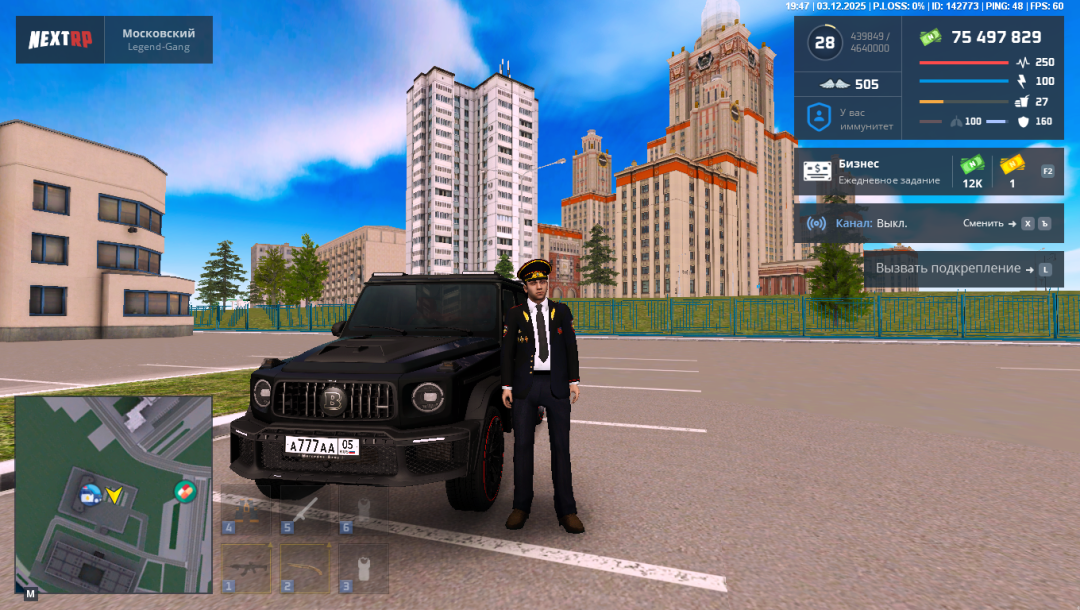Equip the baton in slot 5
The width and height of the screenshot is (1080, 610).
click(x=304, y=510)
